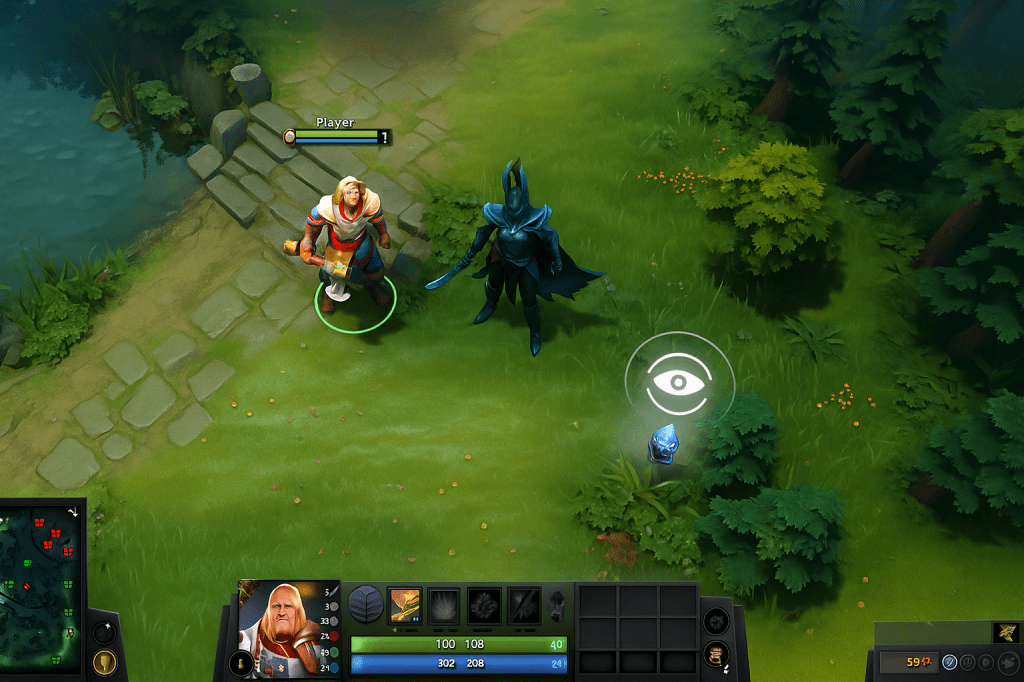1024x682 pixels.
Task: Select the bald hero portrait
Action: tap(279, 630)
